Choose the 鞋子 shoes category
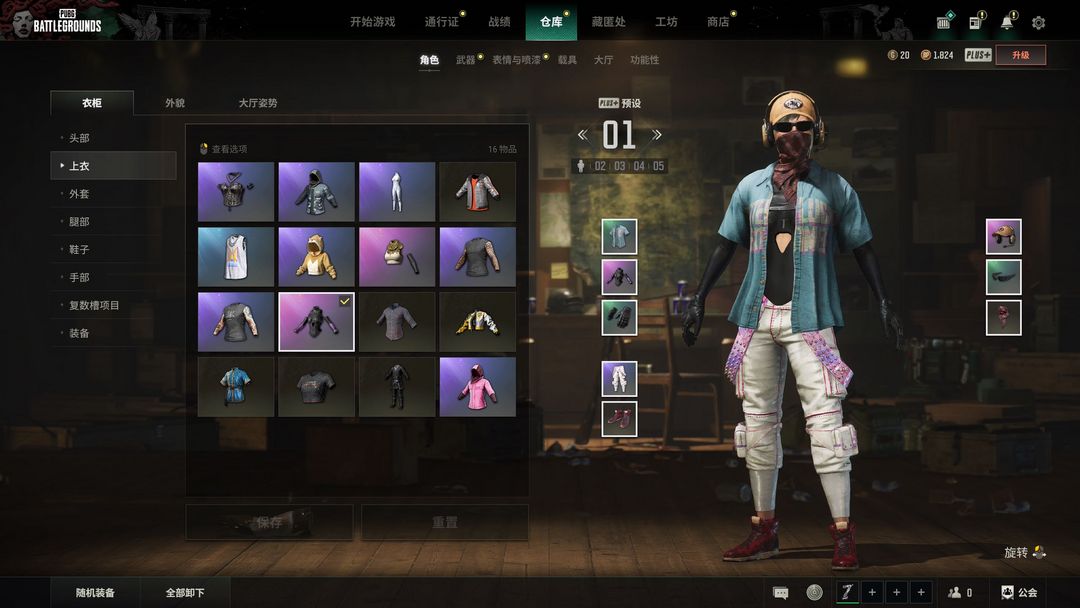This screenshot has width=1080, height=608. [x=80, y=250]
